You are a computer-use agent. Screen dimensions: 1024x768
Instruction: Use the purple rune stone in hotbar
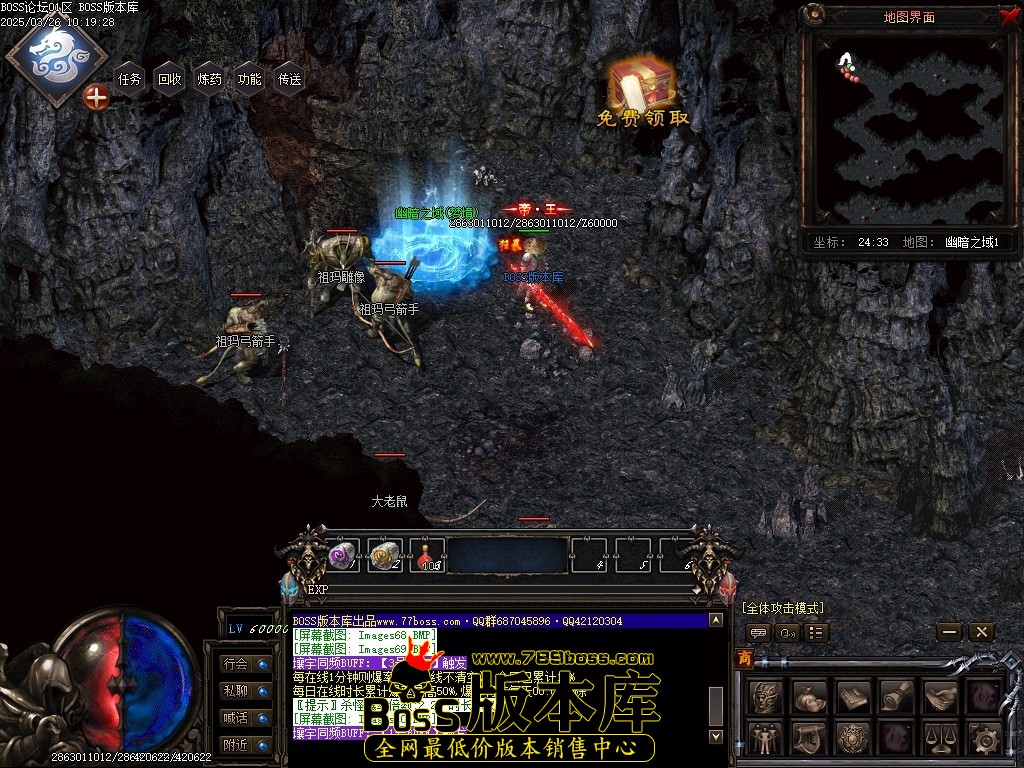click(x=343, y=555)
